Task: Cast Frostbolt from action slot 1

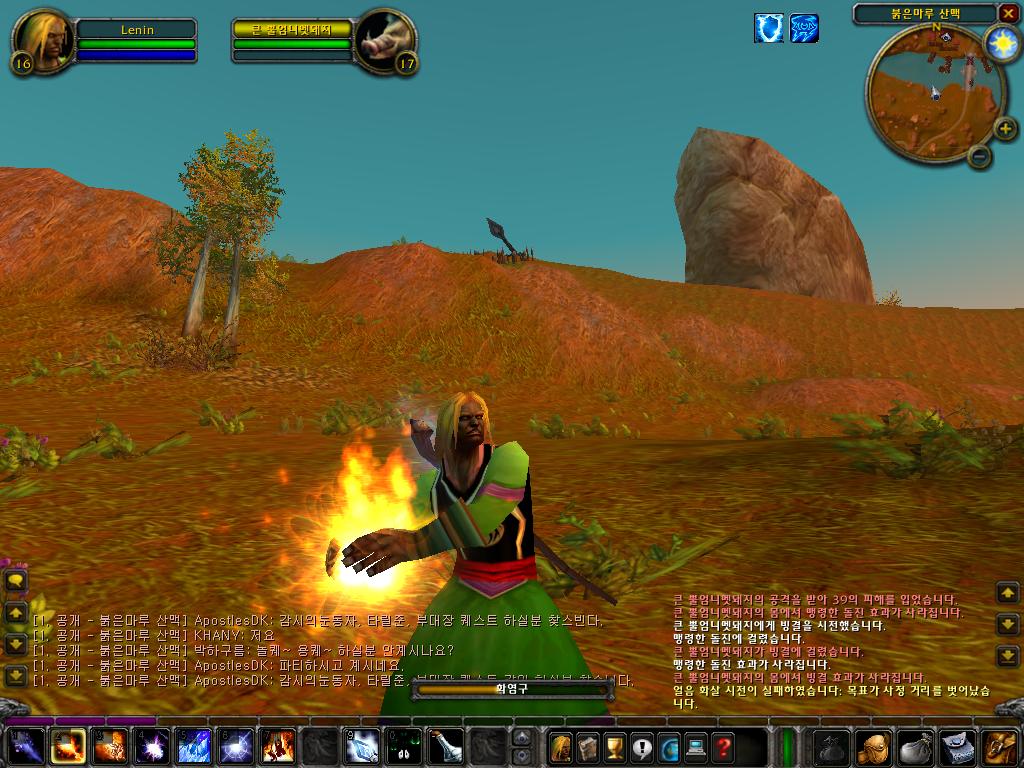Action: click(x=25, y=747)
